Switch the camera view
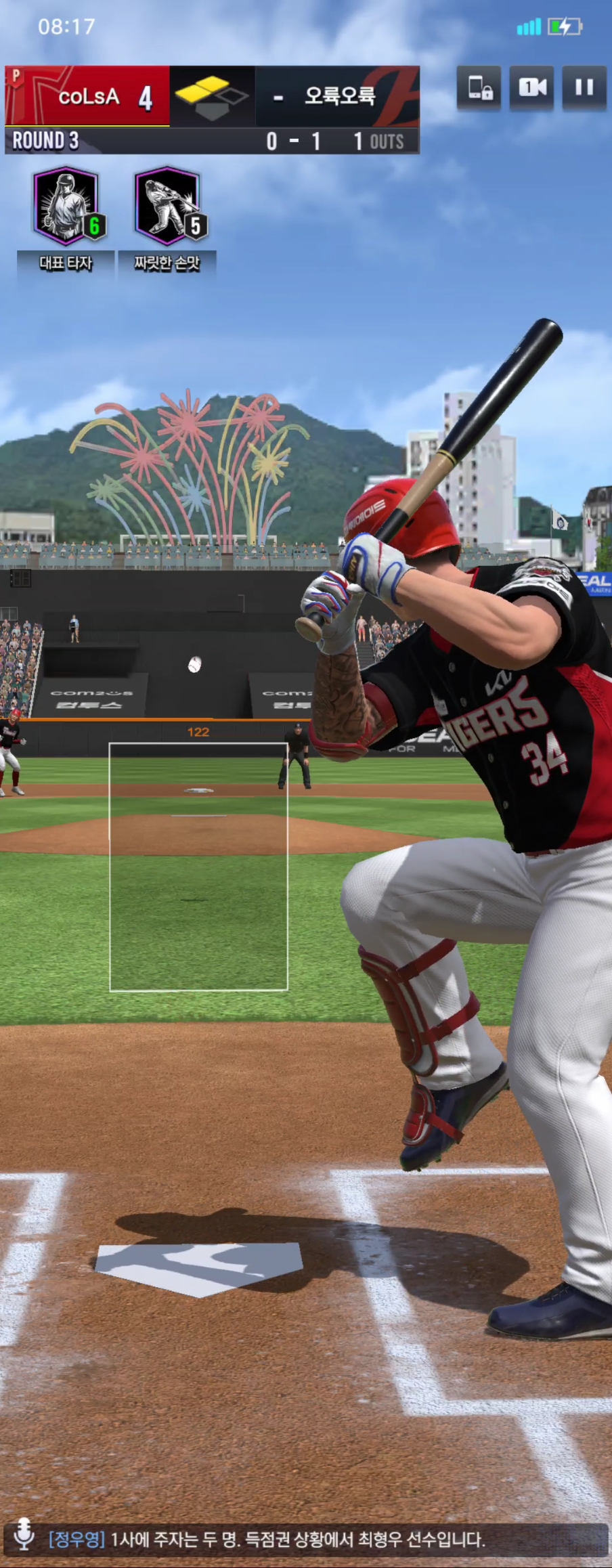This screenshot has height=1568, width=612. tap(532, 88)
